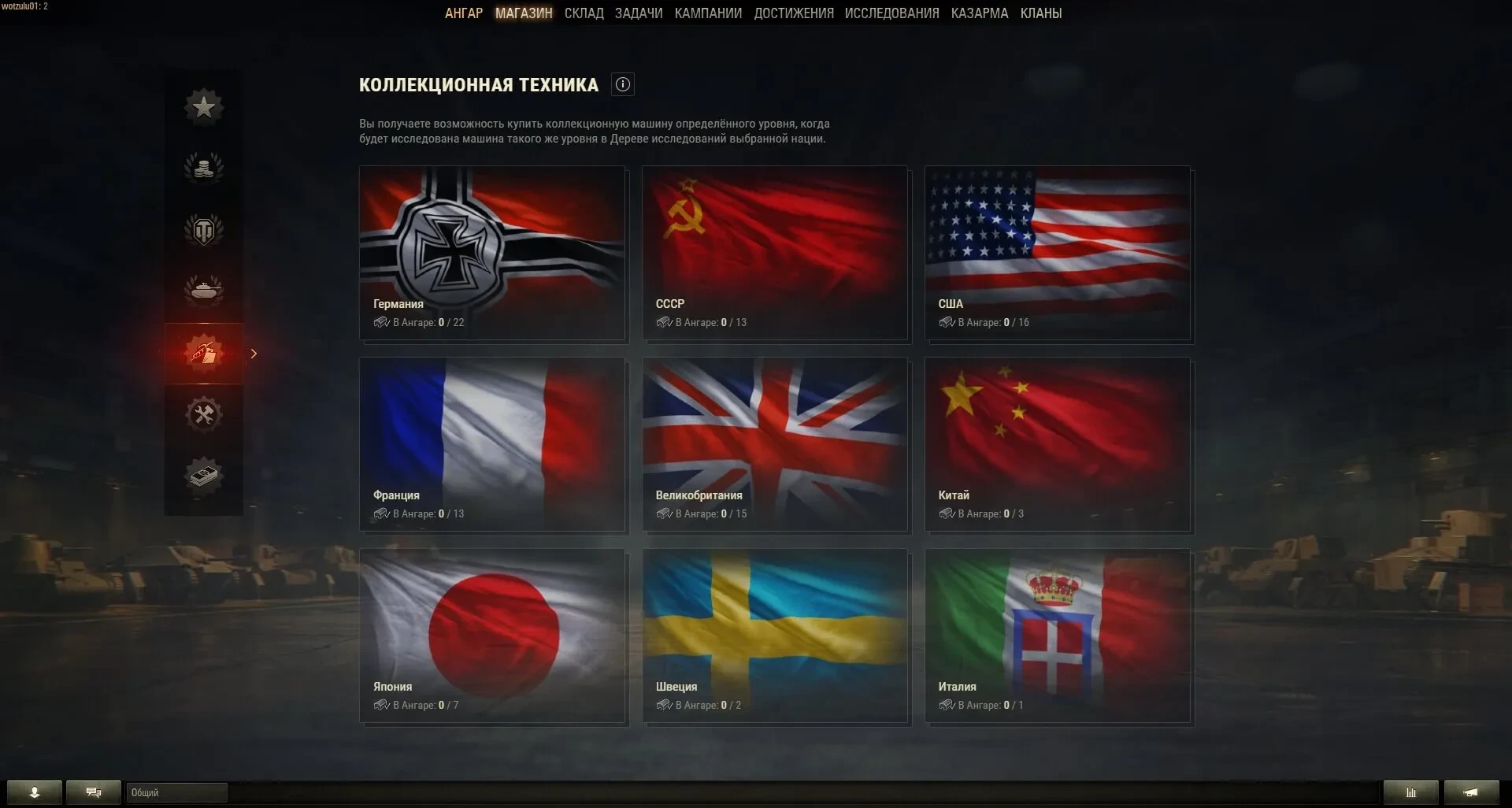
Task: Switch to Казарма
Action: [979, 13]
